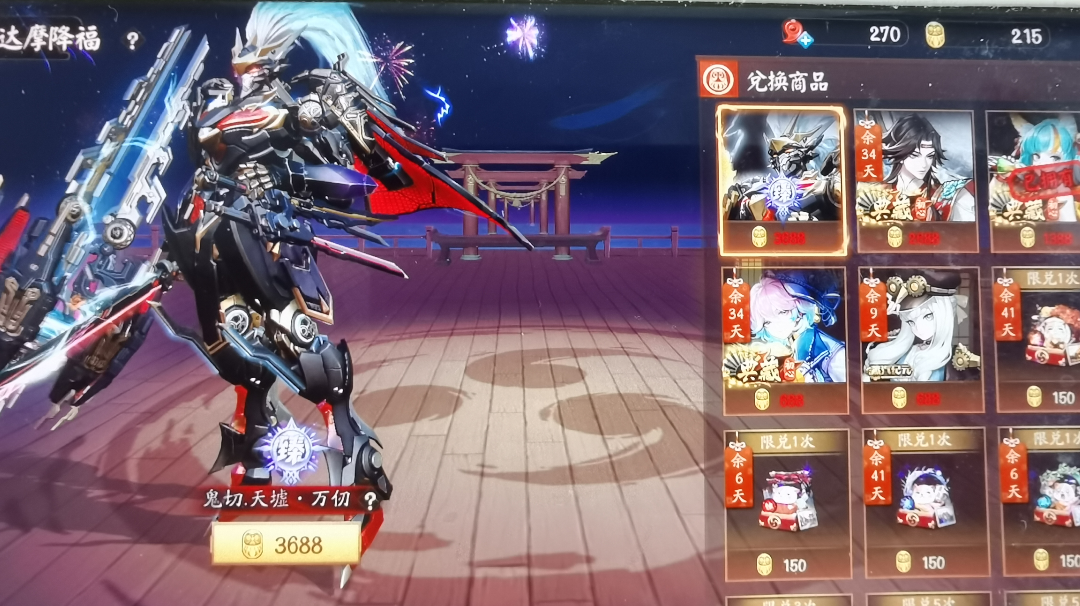Choose the dark-haired man skin with 34 days left
This screenshot has width=1080, height=606.
click(x=917, y=179)
